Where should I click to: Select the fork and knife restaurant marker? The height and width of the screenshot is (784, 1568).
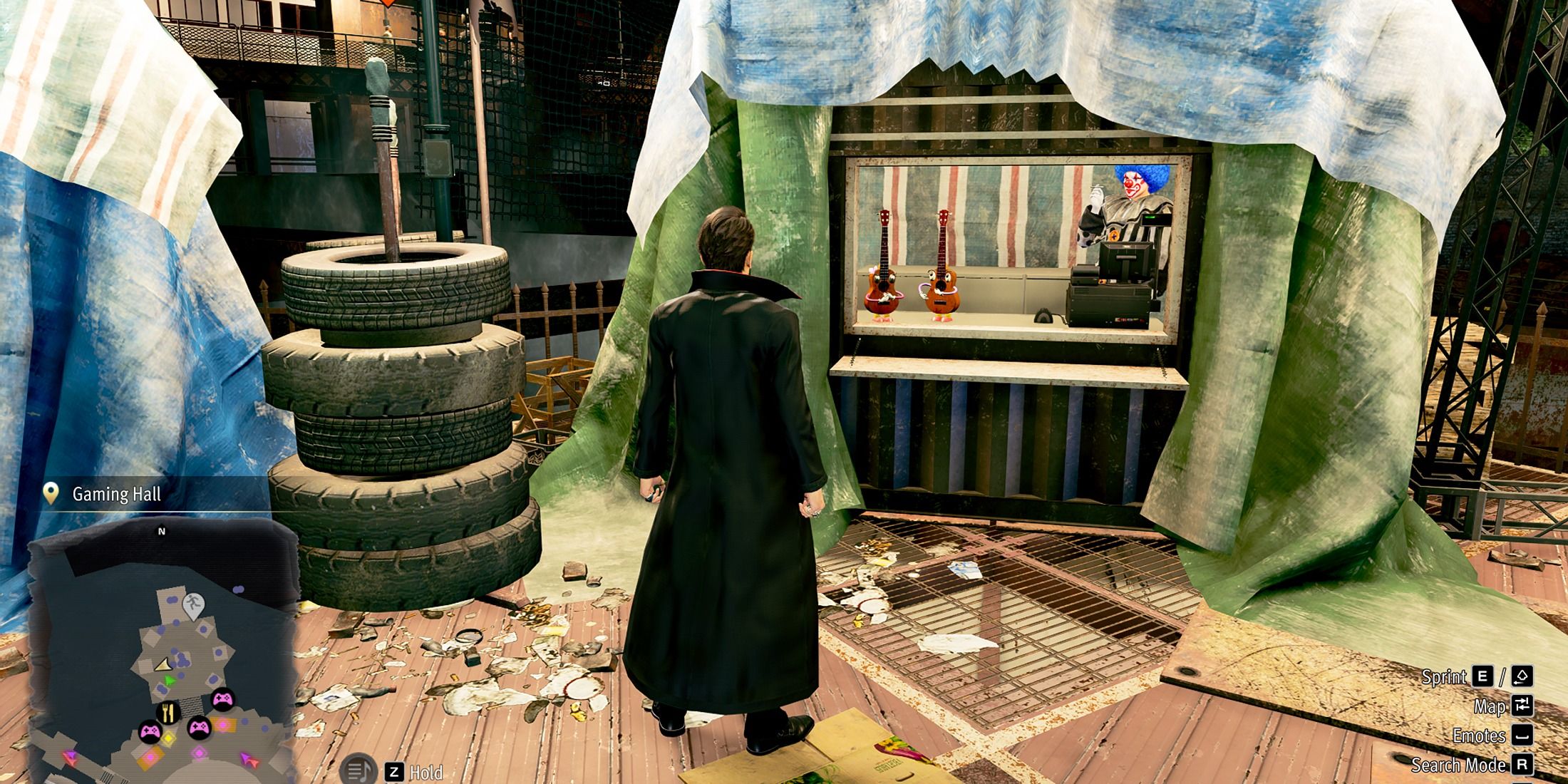(x=168, y=711)
